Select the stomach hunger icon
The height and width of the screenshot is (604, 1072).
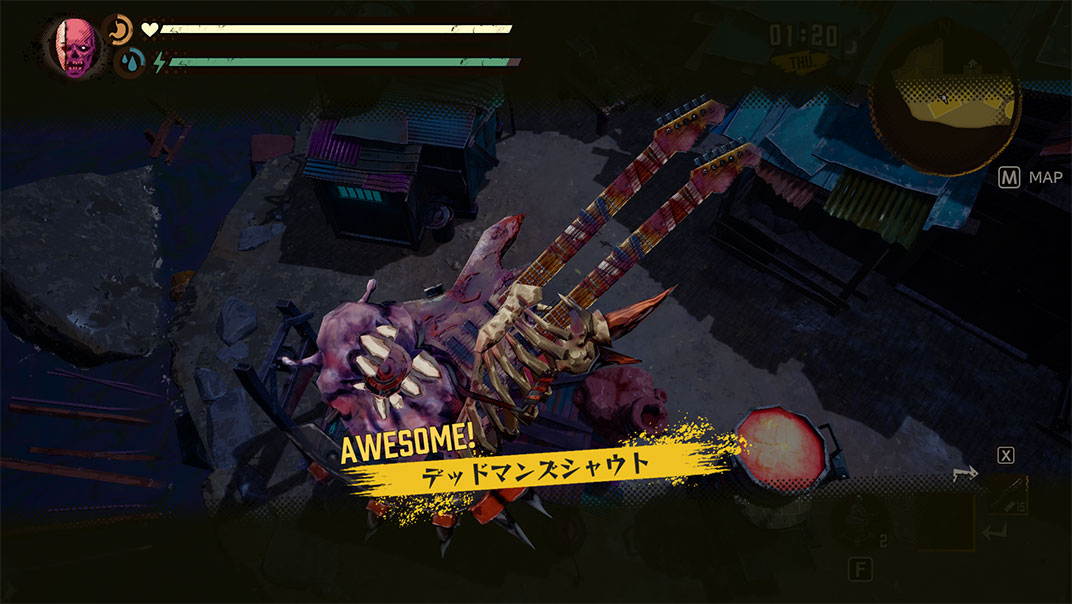[118, 28]
